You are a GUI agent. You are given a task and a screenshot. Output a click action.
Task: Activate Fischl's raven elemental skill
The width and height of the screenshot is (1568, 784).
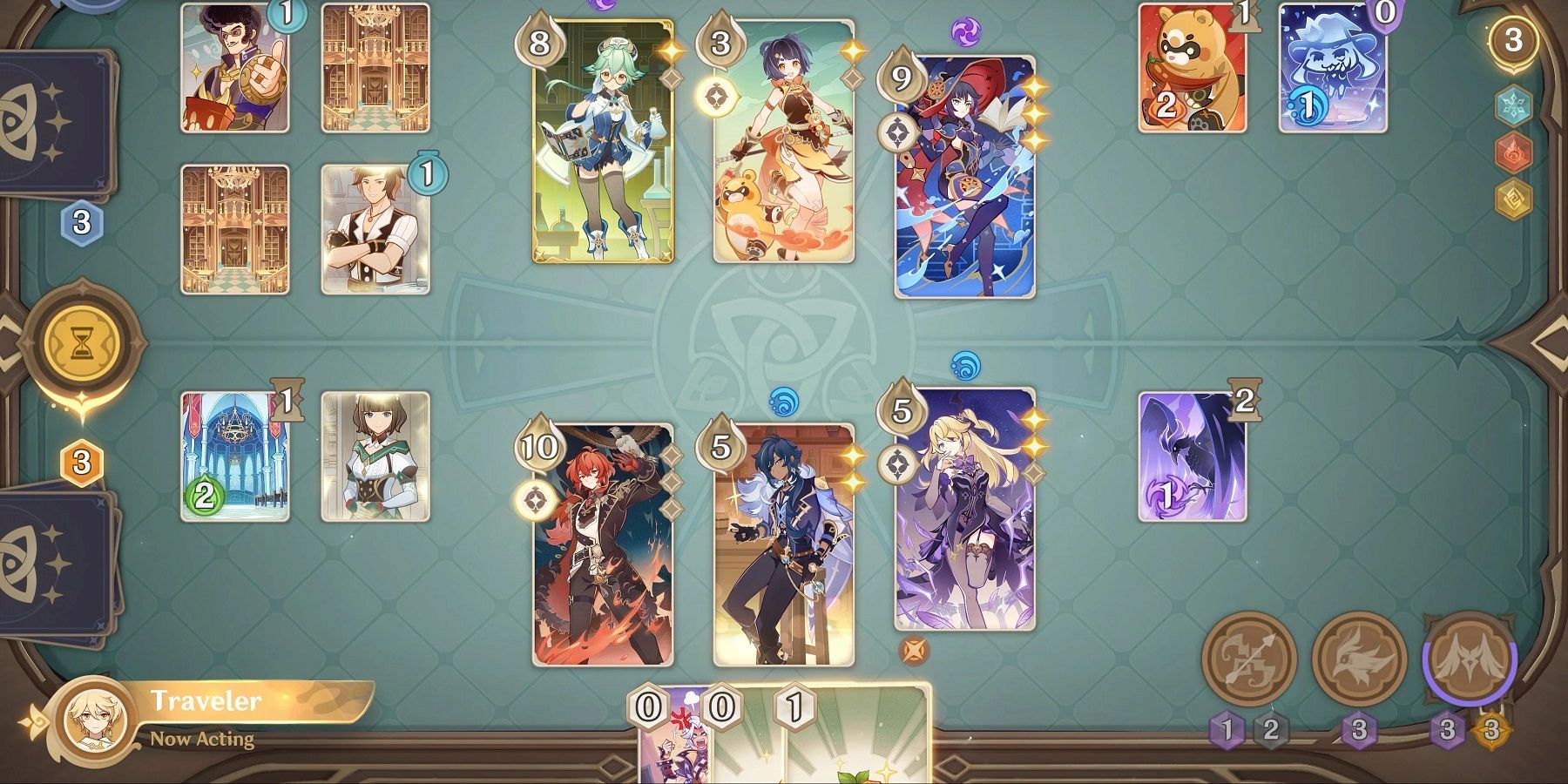click(x=1358, y=659)
